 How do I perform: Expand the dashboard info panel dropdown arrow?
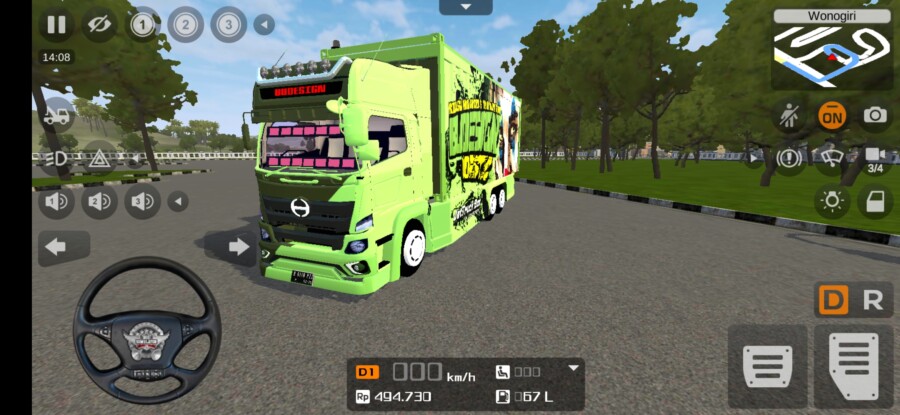(x=573, y=368)
